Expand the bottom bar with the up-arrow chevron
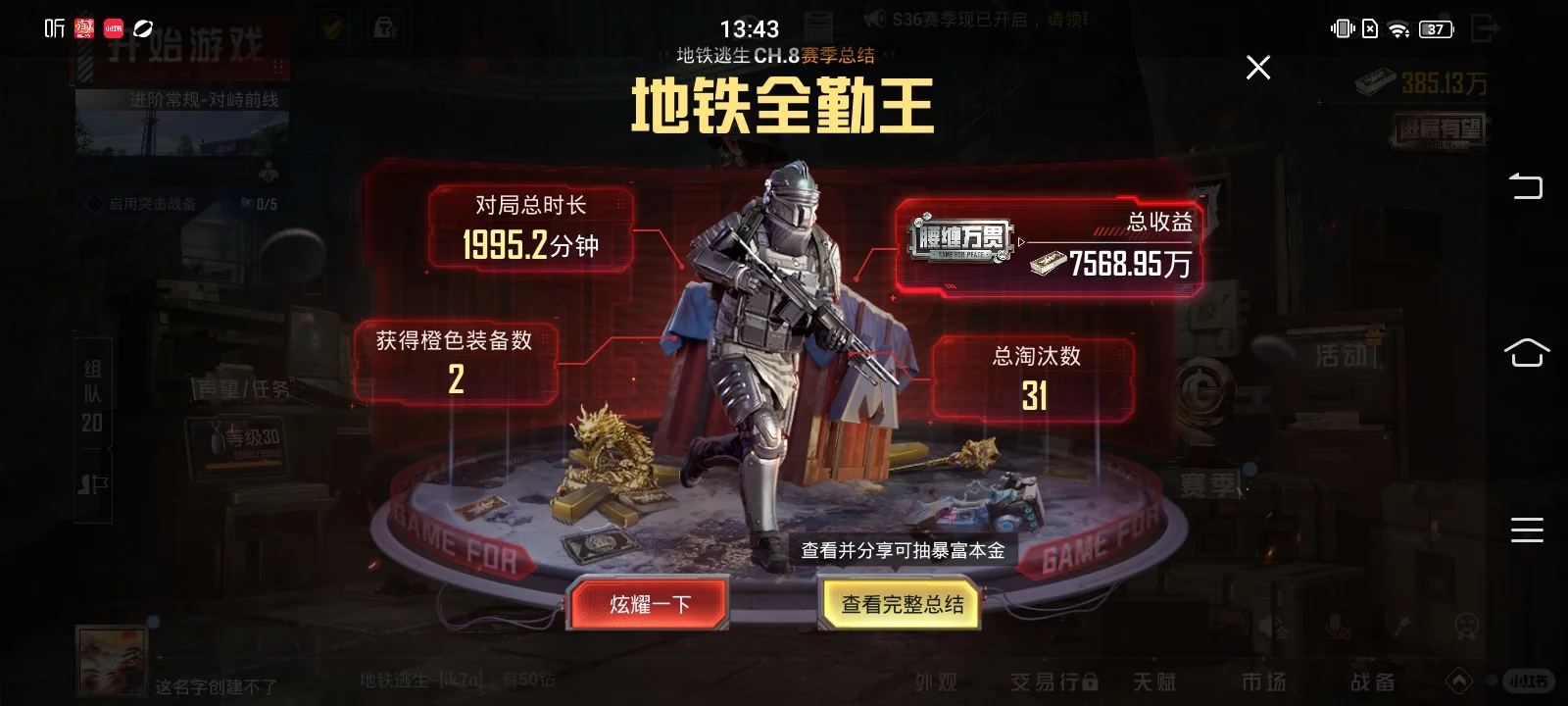1568x706 pixels. pos(1459,679)
